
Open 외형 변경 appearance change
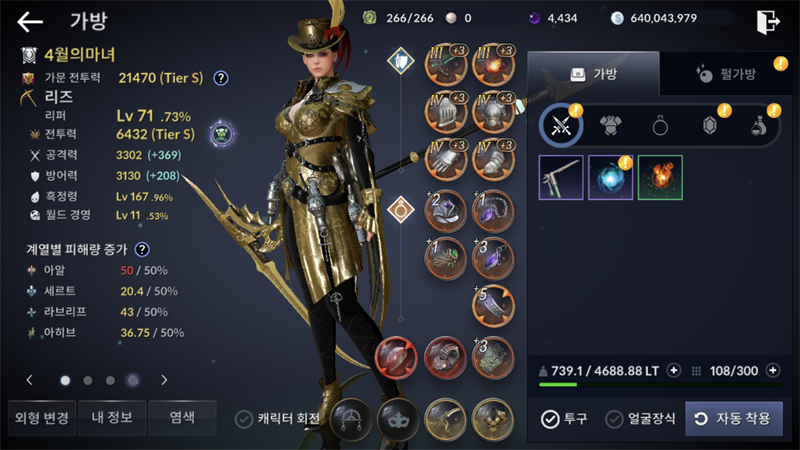point(42,417)
